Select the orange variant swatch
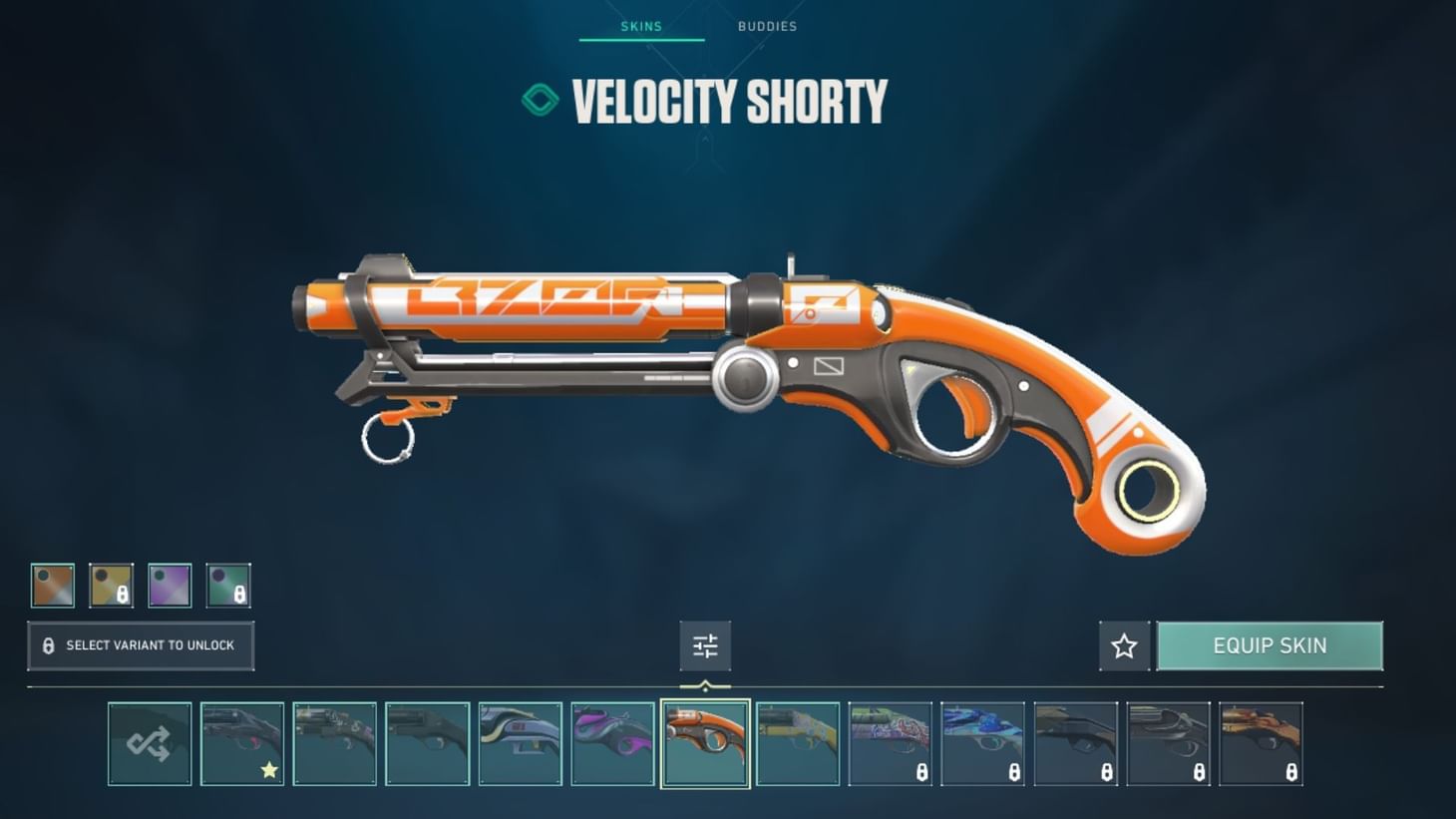Screen dimensions: 1456x819 coord(55,585)
